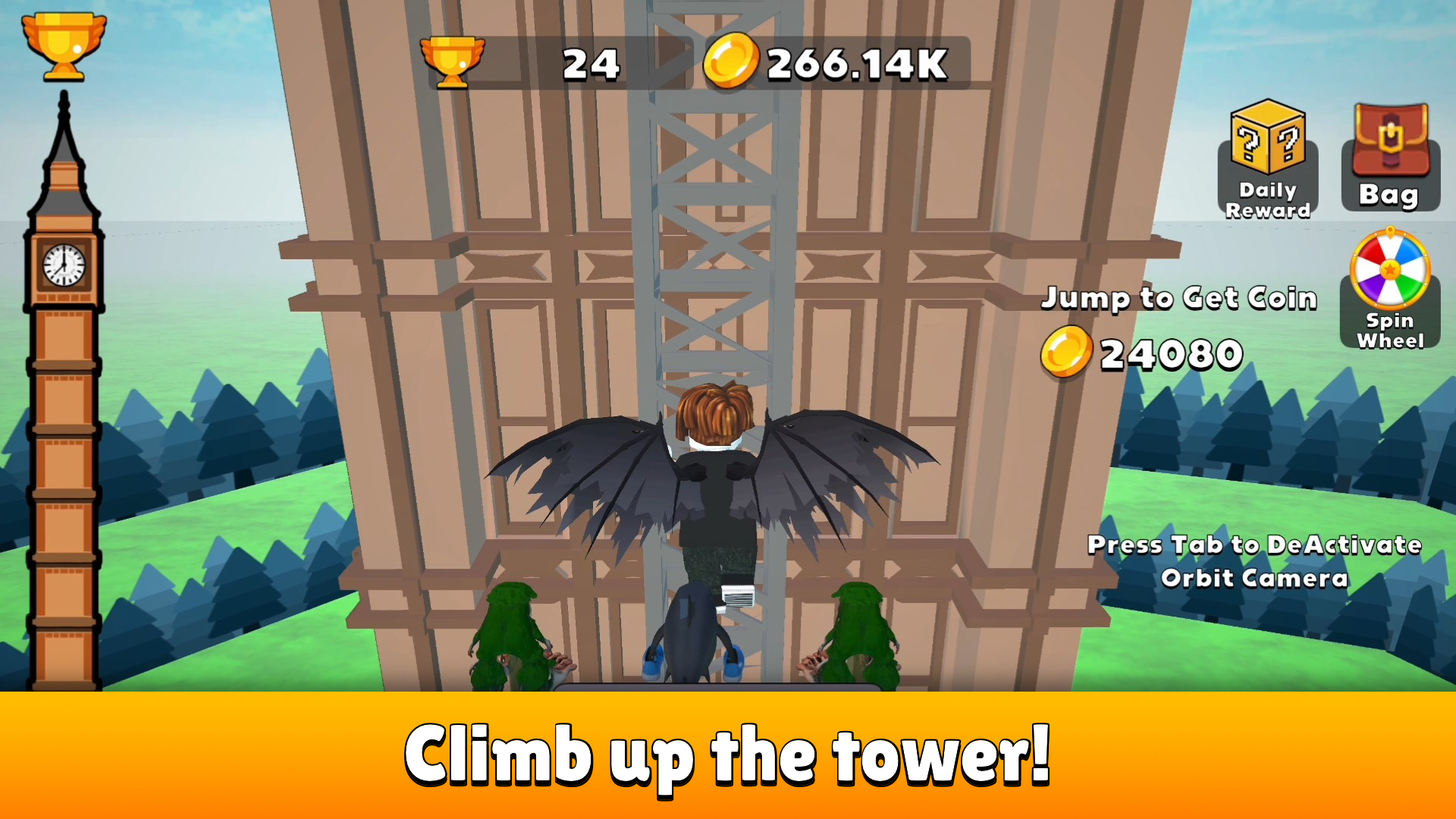Select the trophy icon next to the 24 counter
Viewport: 1456px width, 819px height.
tap(453, 62)
